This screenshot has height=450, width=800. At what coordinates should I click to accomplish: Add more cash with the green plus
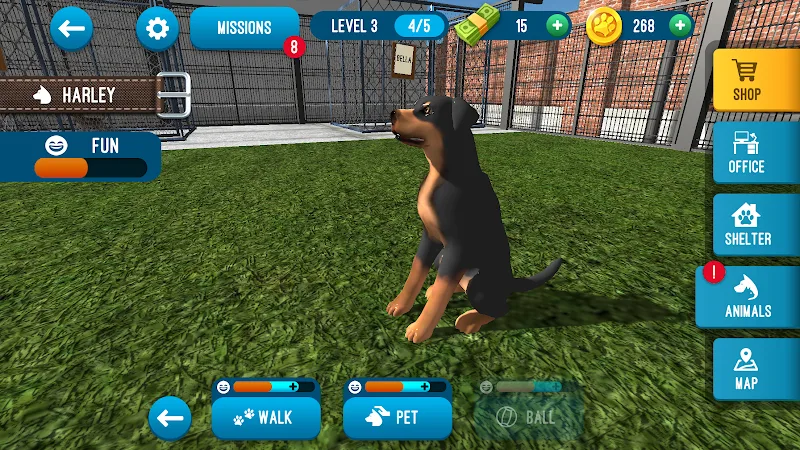point(558,25)
